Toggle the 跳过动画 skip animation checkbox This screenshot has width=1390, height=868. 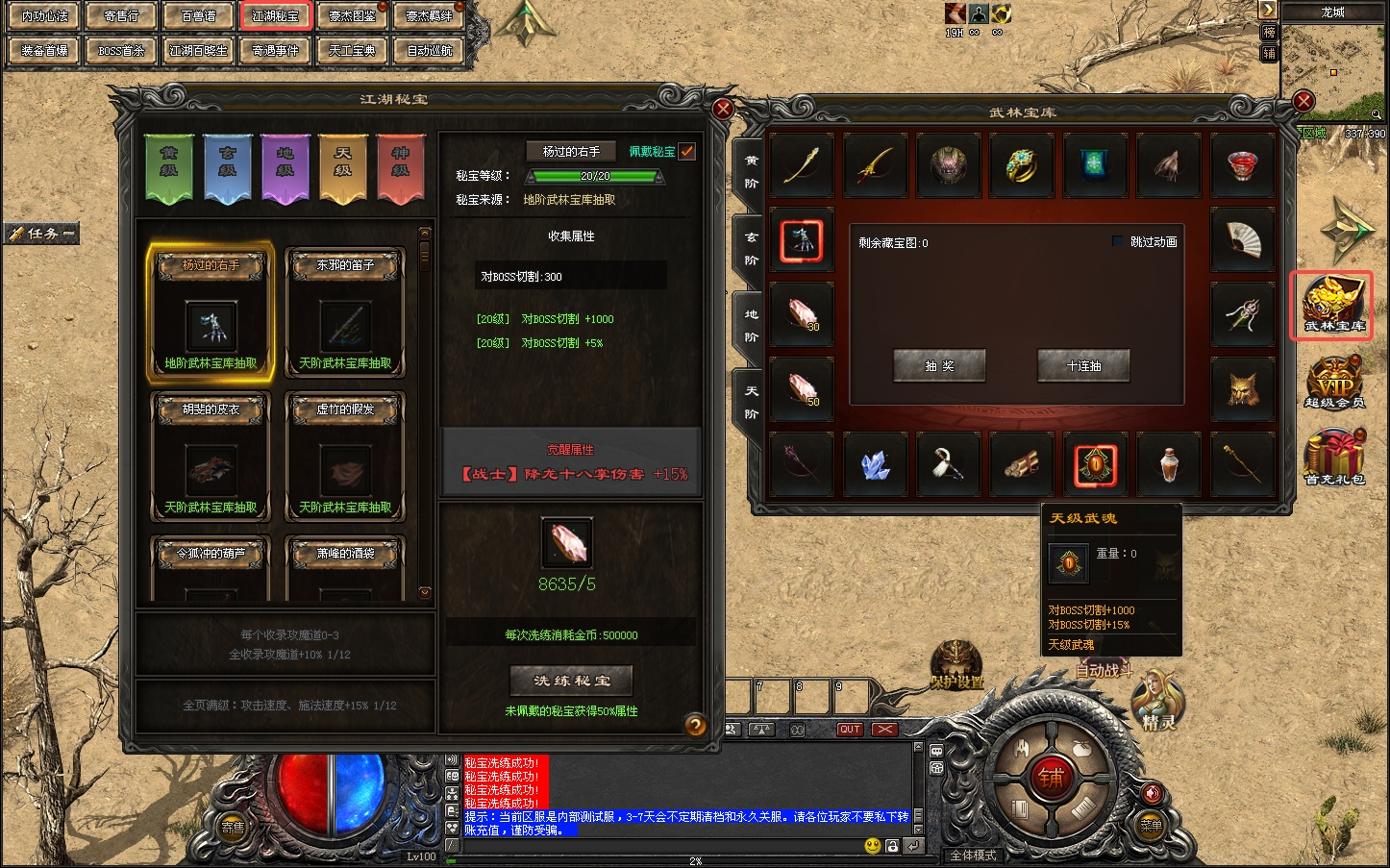tap(1118, 241)
